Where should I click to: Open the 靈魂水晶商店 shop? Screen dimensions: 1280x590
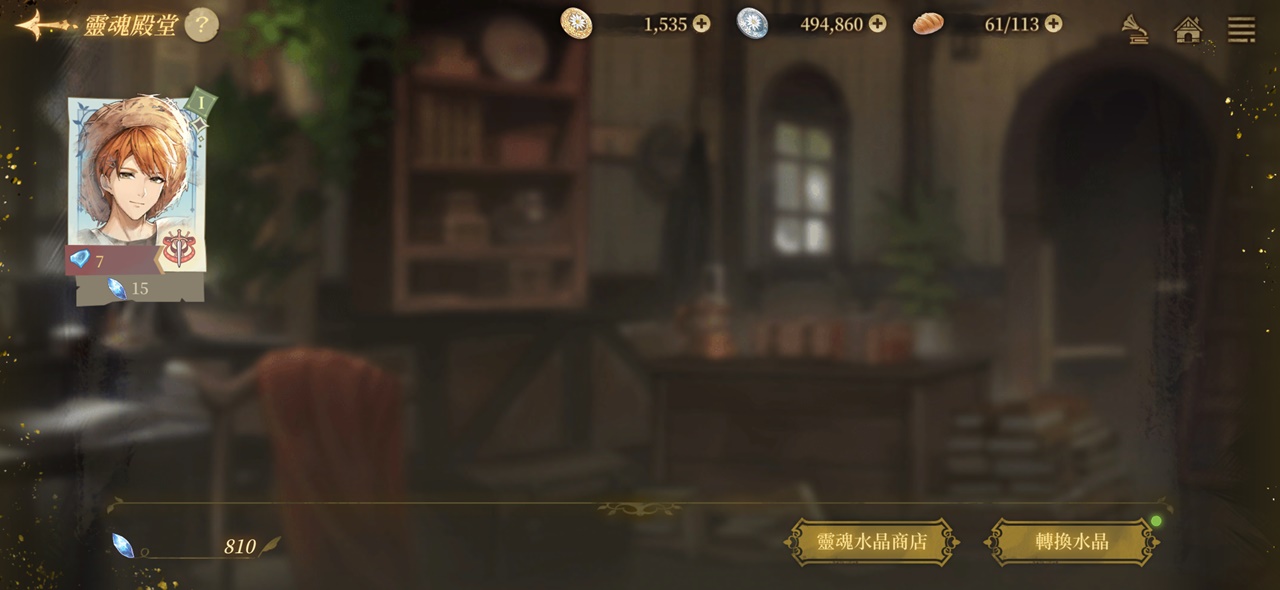(x=872, y=542)
